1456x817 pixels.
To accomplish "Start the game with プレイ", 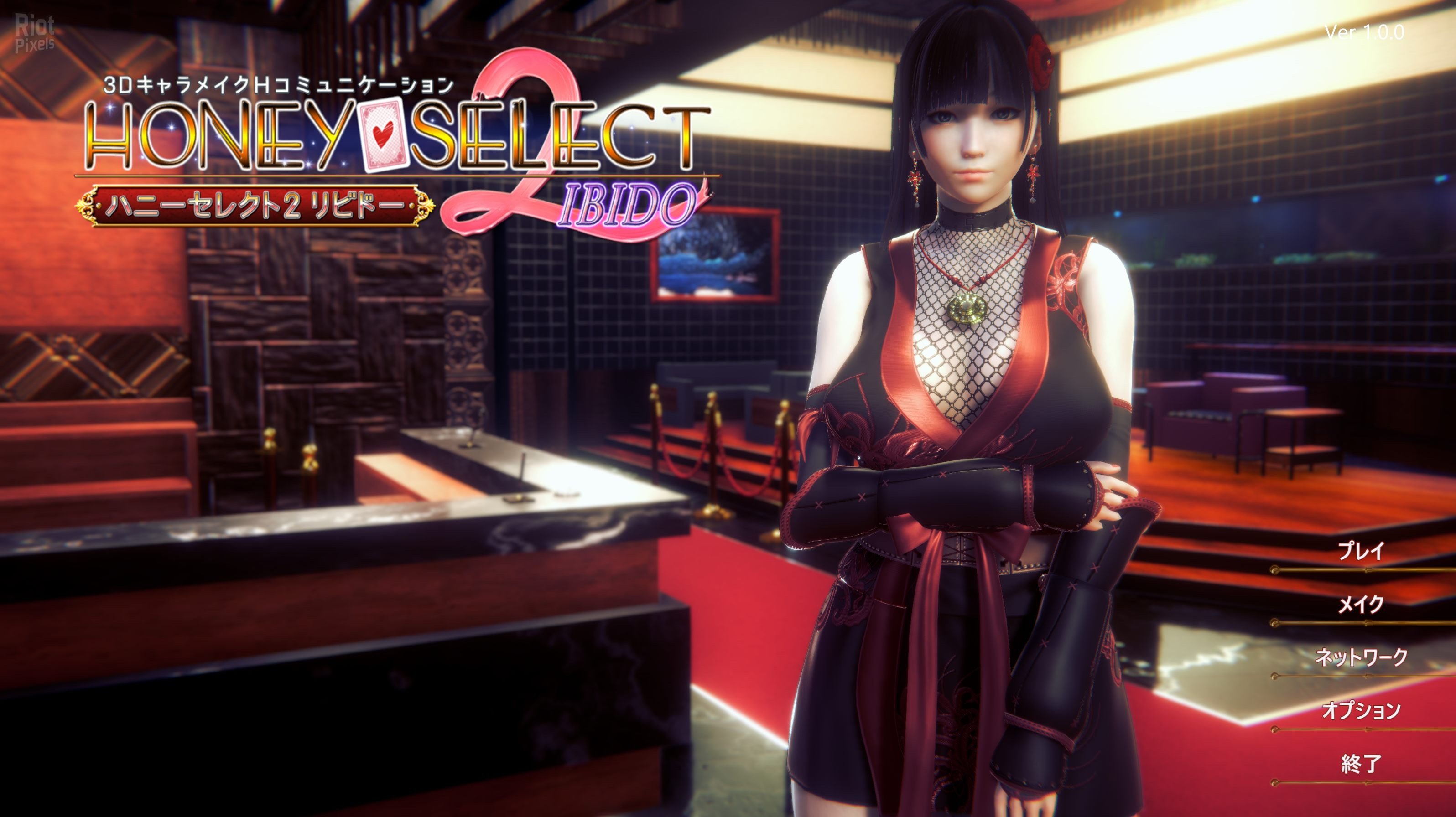I will tap(1361, 551).
